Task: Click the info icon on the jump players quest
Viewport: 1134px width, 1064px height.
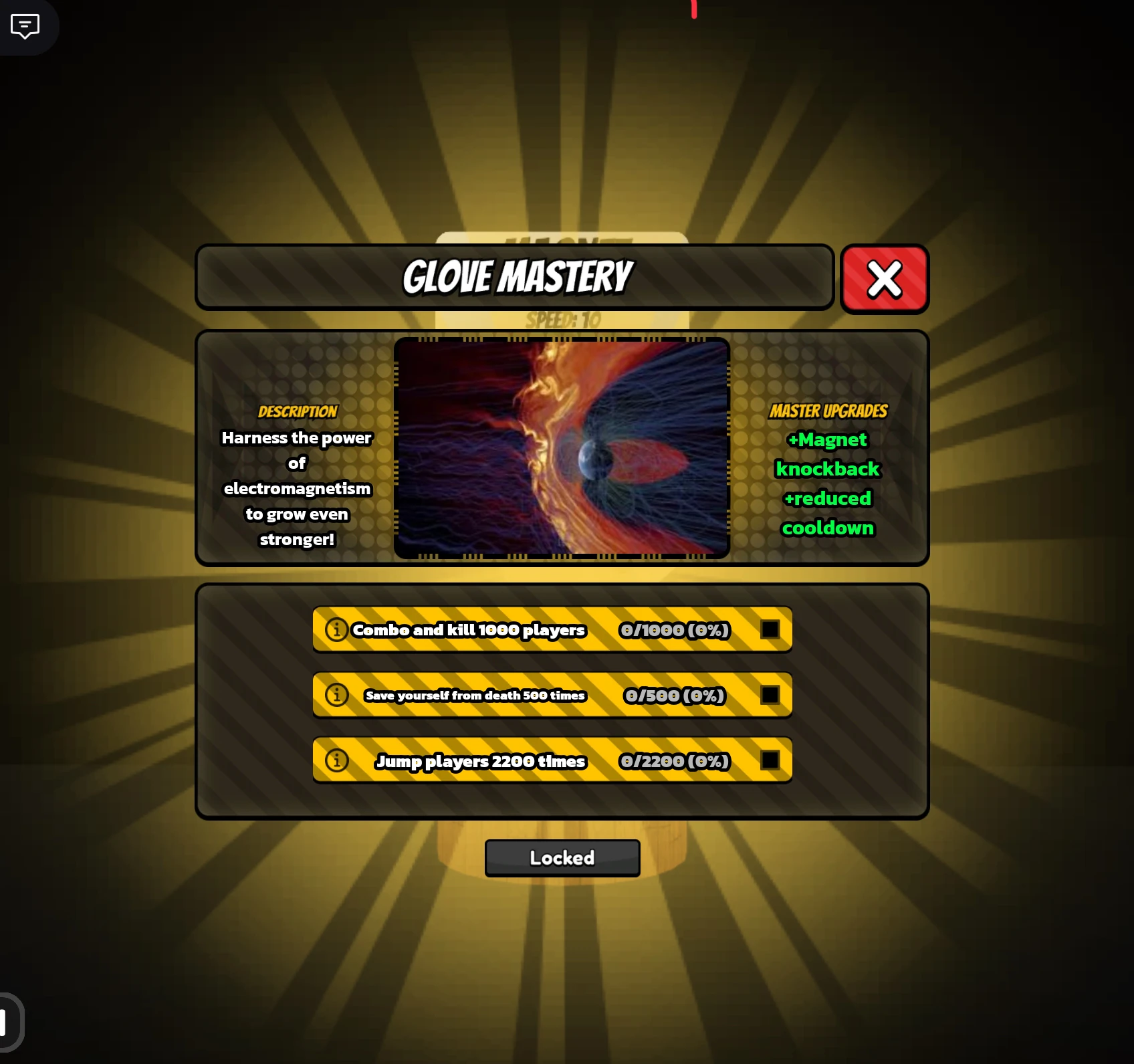Action: pos(336,760)
